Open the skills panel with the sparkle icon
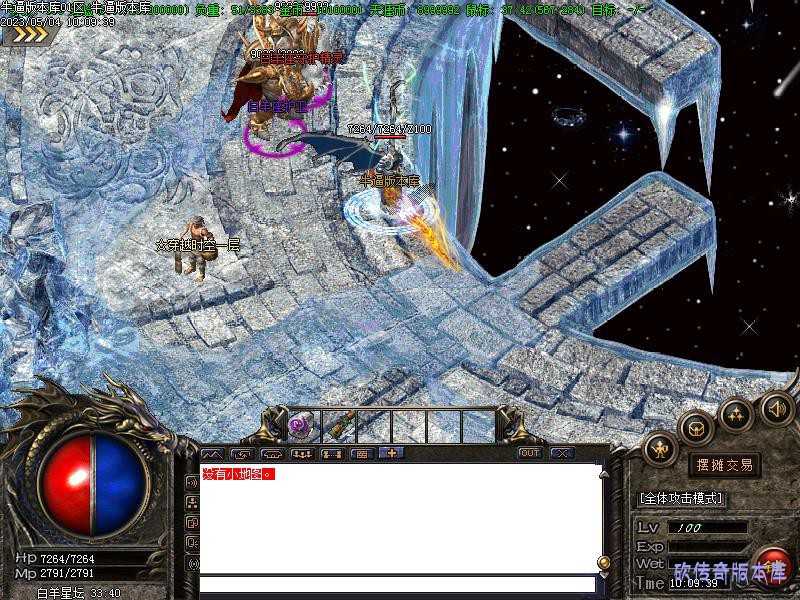Image resolution: width=800 pixels, height=600 pixels. (736, 414)
